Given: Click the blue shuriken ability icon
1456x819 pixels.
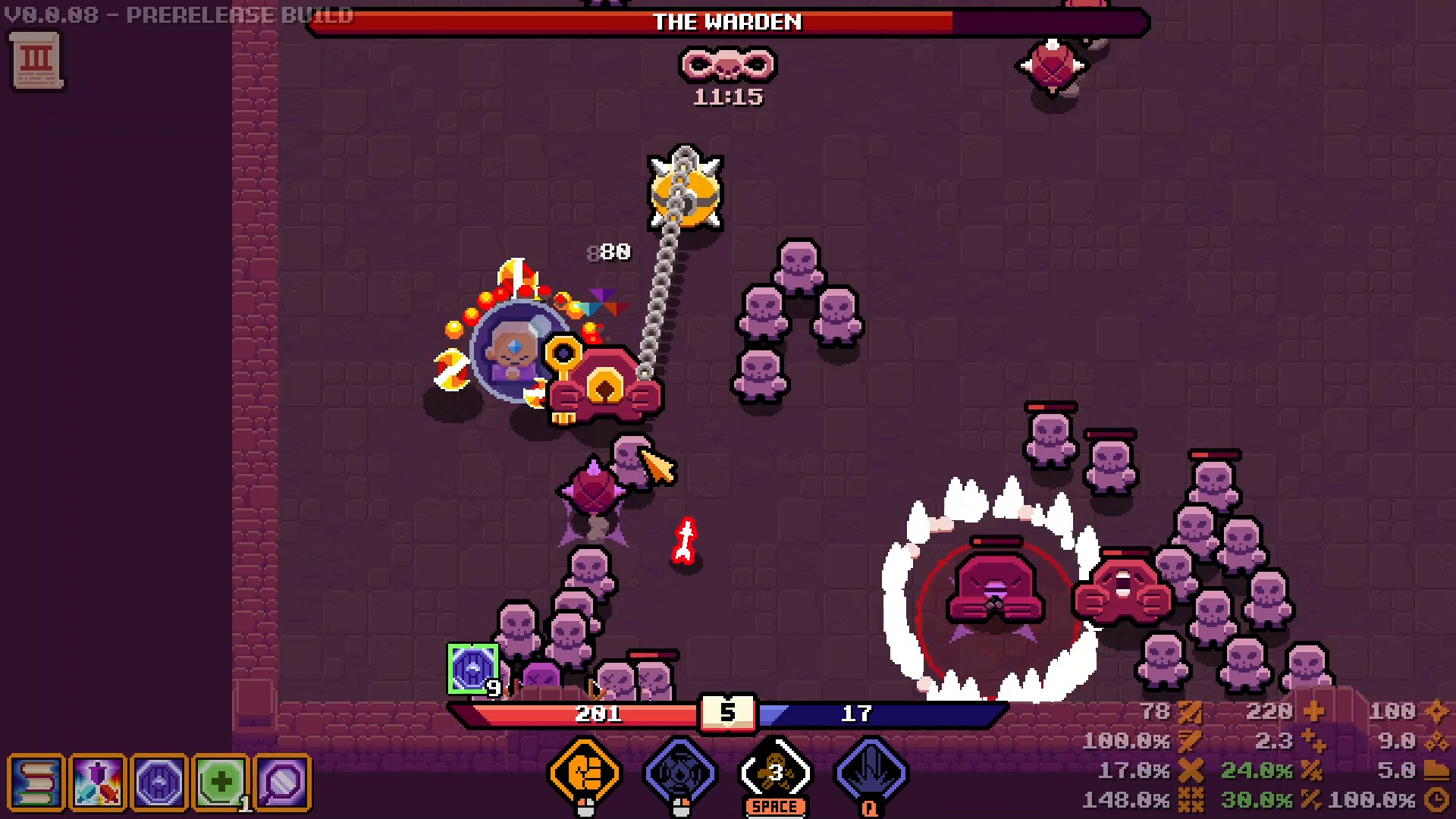Looking at the screenshot, I should click(x=681, y=773).
